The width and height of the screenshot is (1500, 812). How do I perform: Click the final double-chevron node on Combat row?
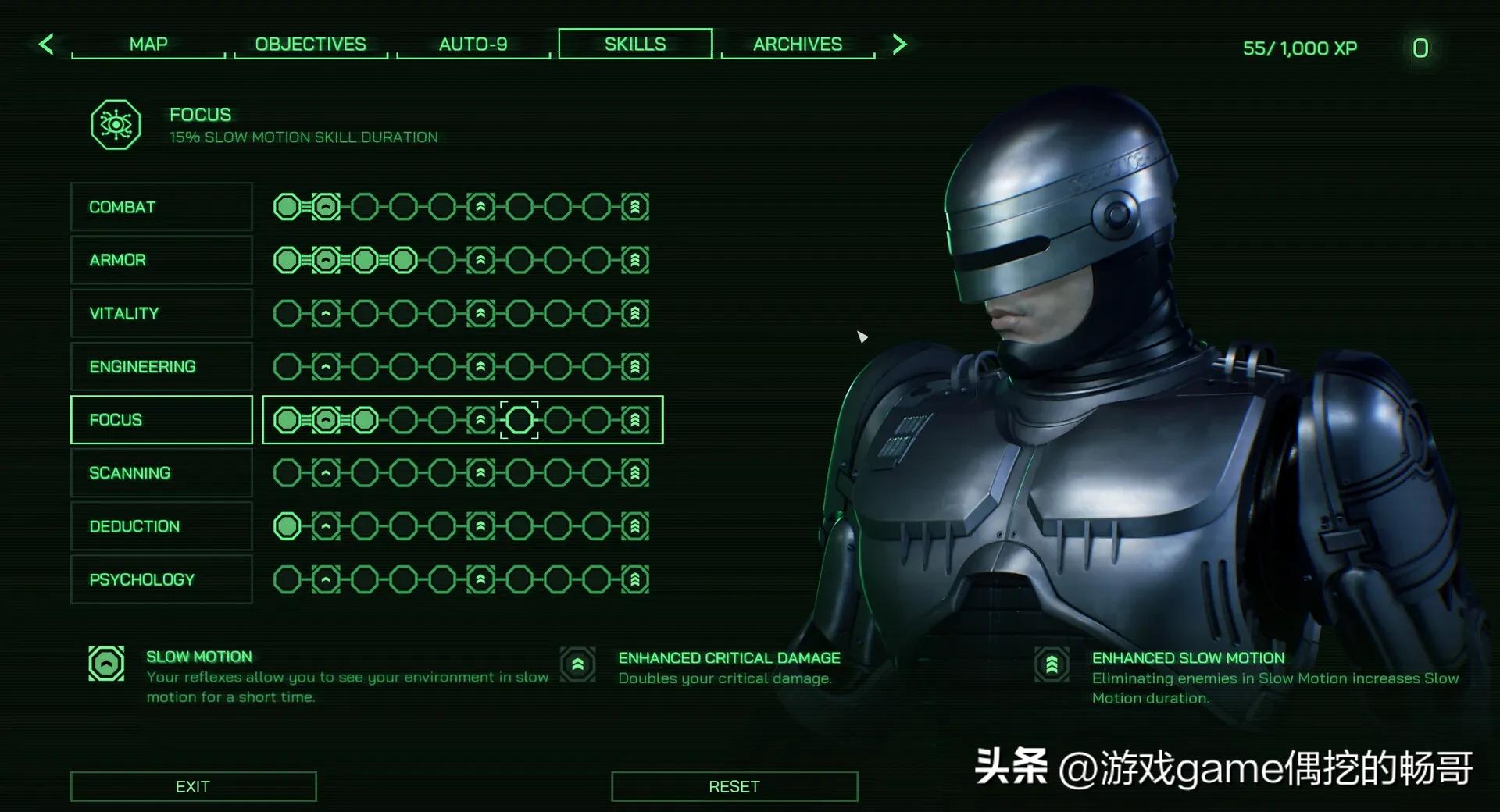tap(634, 207)
